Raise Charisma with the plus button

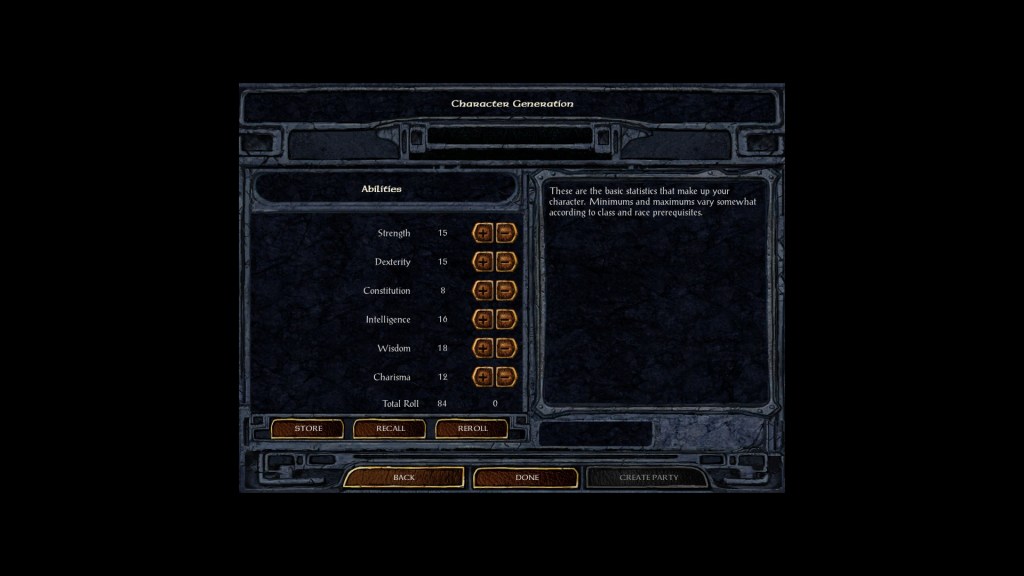(x=483, y=377)
